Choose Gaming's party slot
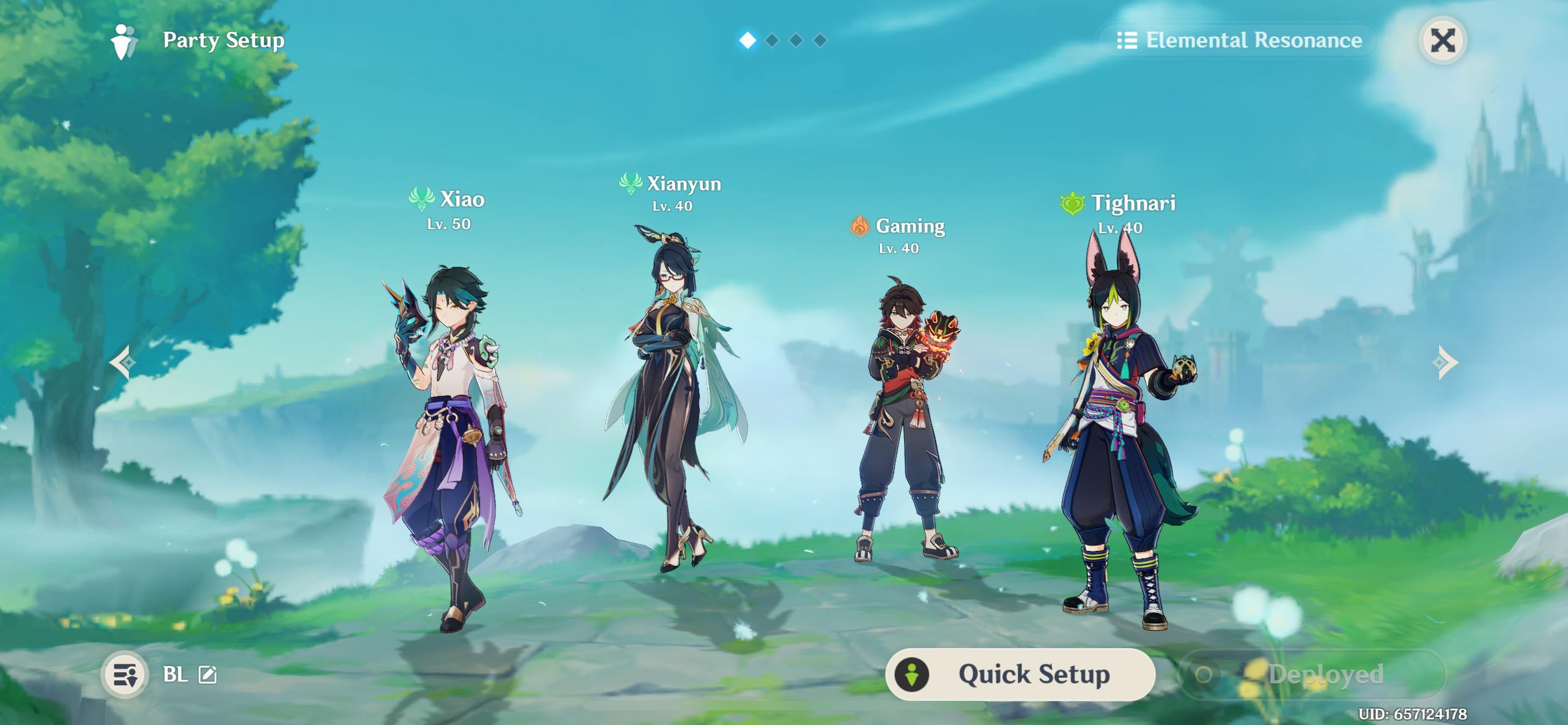Screen dimensions: 1568x725 [905, 421]
